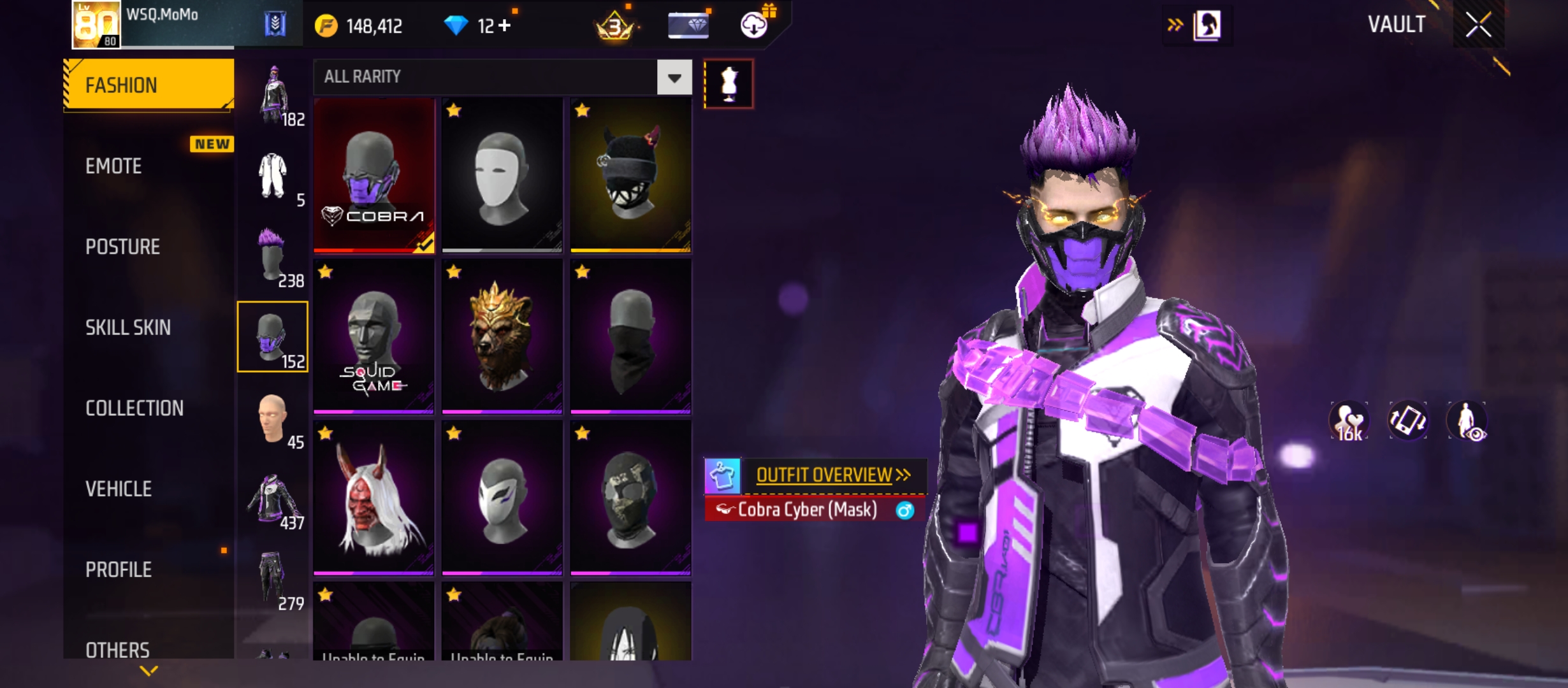Switch to the Emote tab
Image resolution: width=1568 pixels, height=688 pixels.
pos(114,166)
